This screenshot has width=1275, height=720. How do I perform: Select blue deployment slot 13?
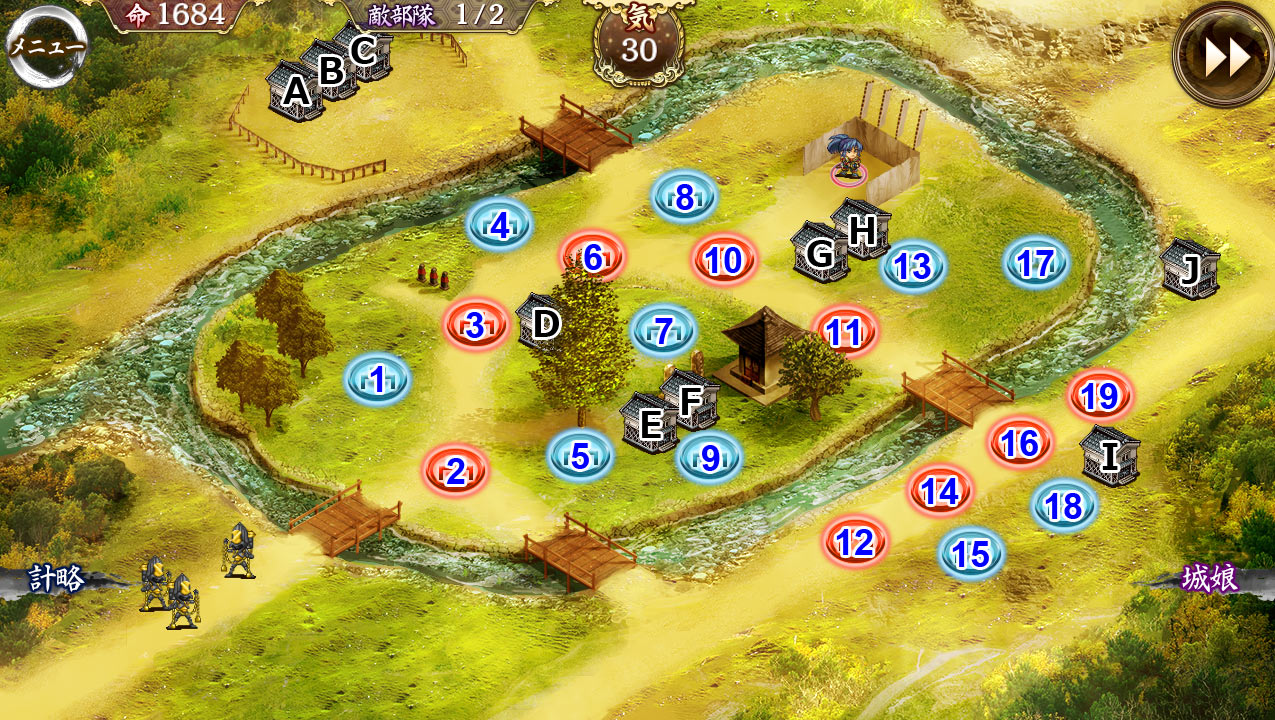pos(912,267)
